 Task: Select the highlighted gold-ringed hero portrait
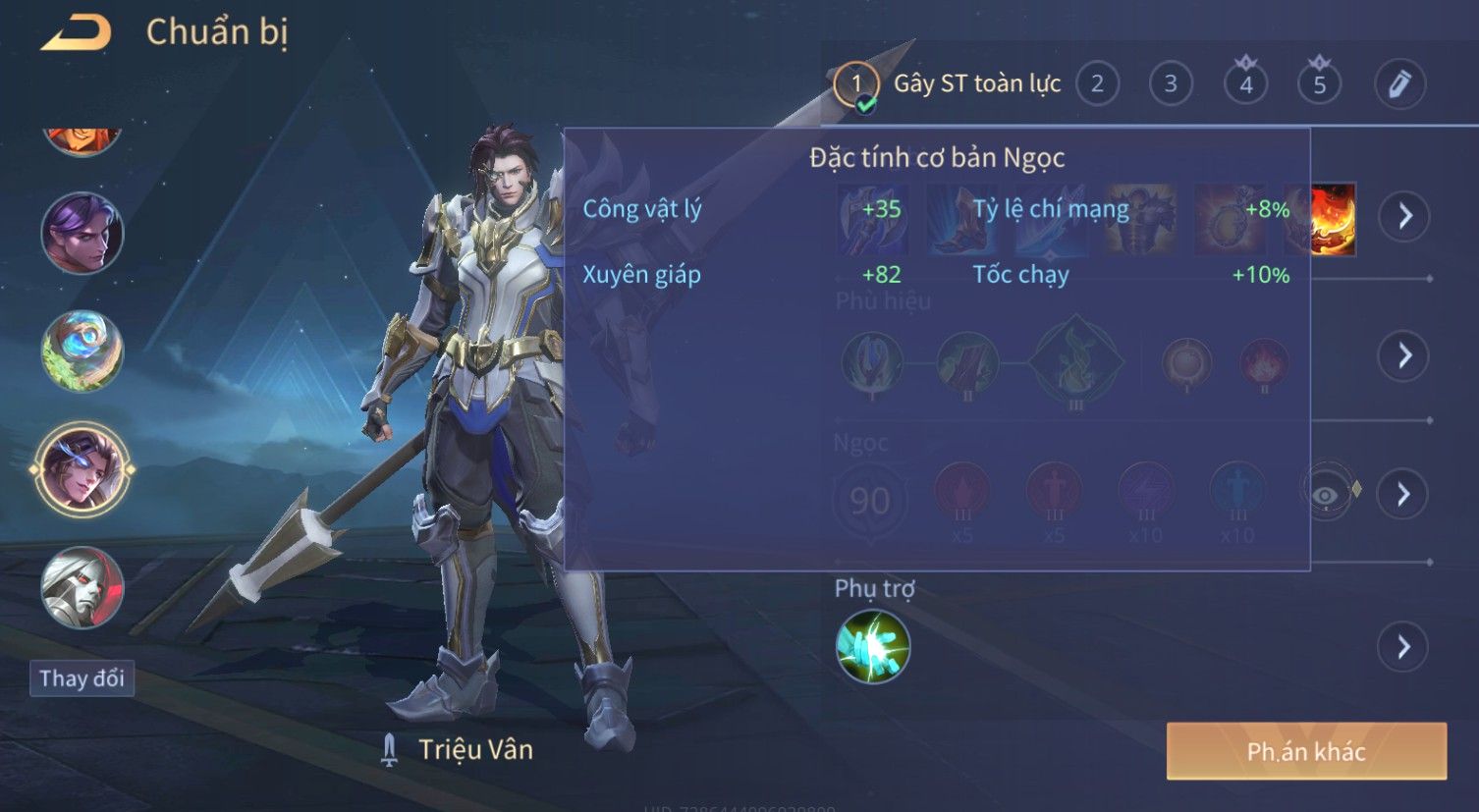(x=82, y=469)
